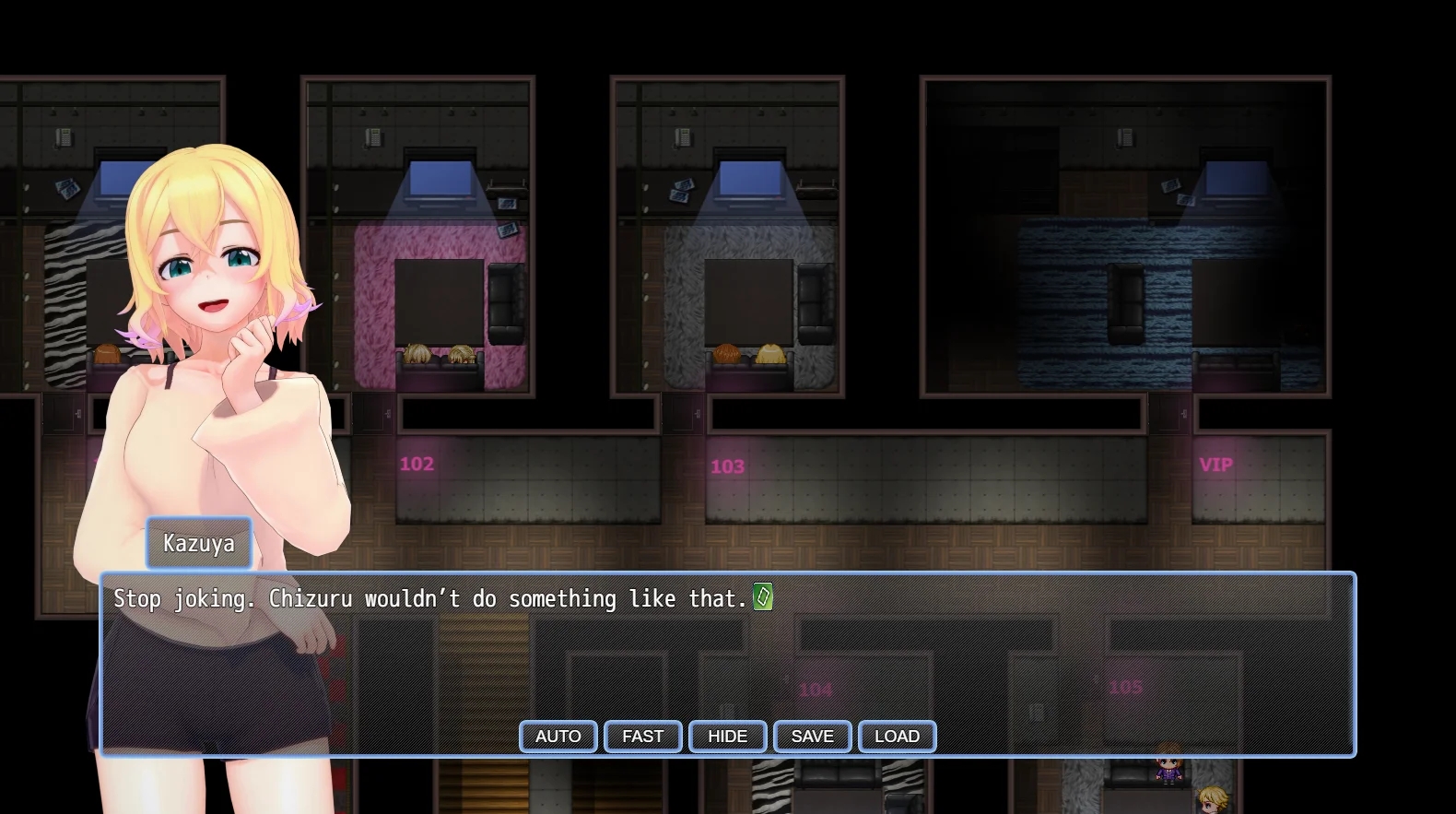Click the VIP room sign
The width and height of the screenshot is (1456, 814).
click(1216, 465)
